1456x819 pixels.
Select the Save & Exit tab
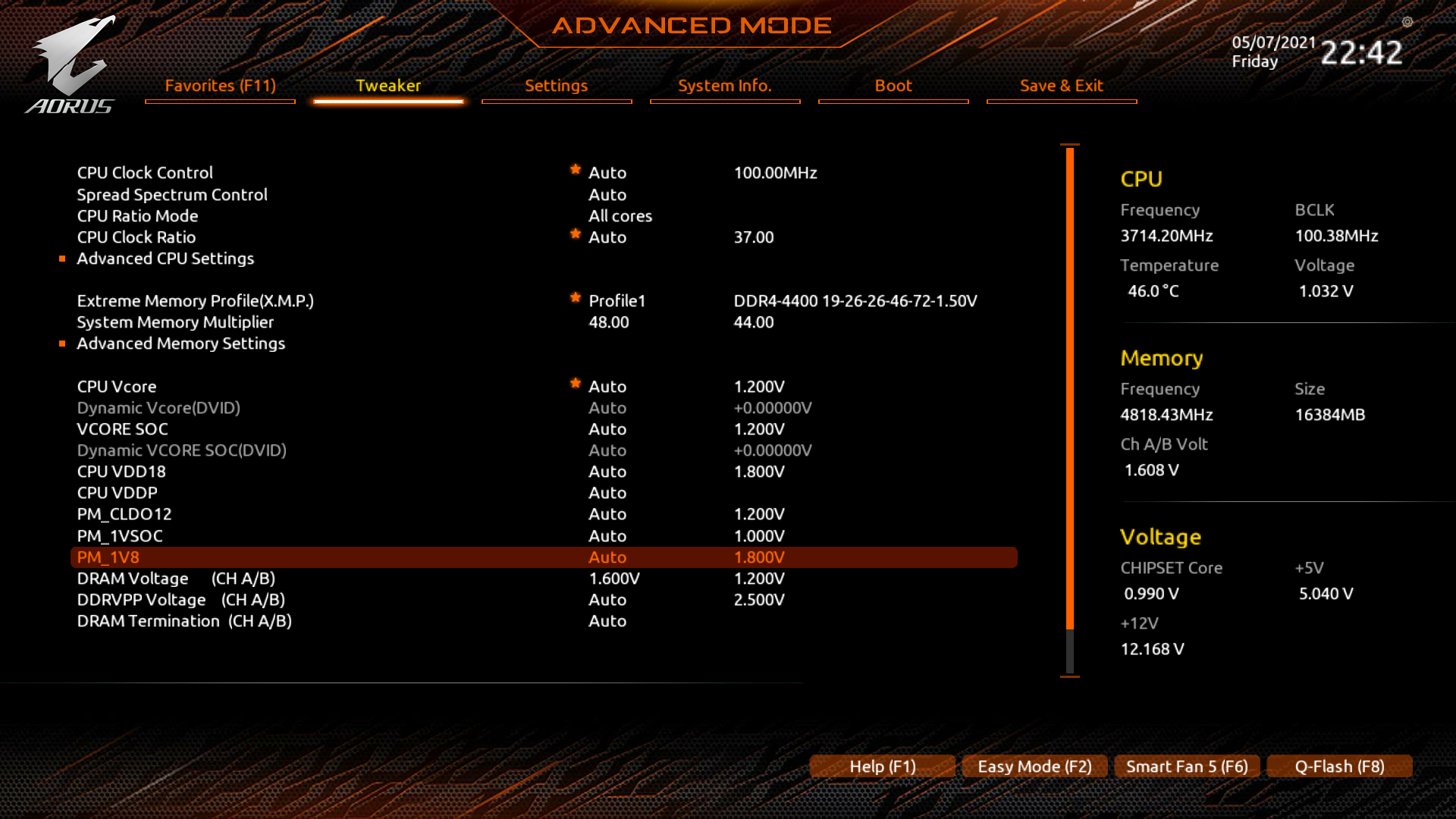pyautogui.click(x=1061, y=86)
